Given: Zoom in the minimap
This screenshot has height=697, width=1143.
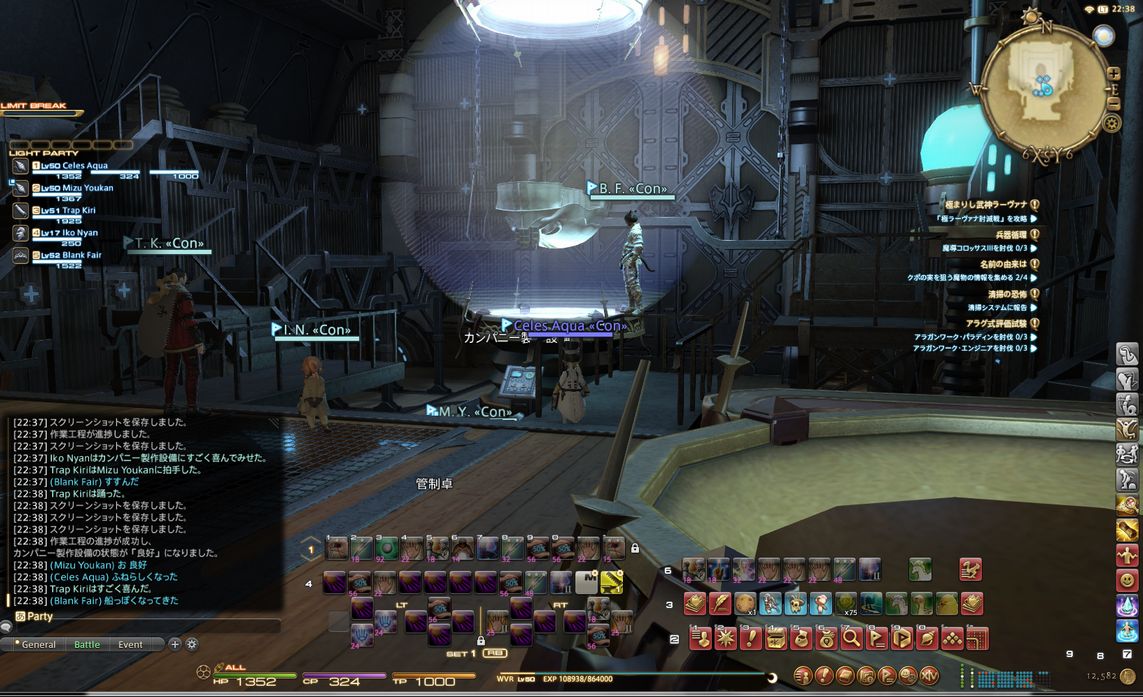Looking at the screenshot, I should (x=1114, y=73).
